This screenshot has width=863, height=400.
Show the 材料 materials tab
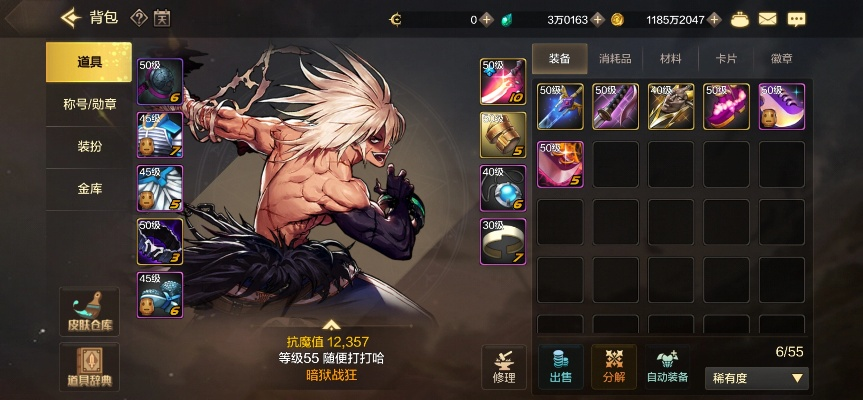[x=671, y=59]
